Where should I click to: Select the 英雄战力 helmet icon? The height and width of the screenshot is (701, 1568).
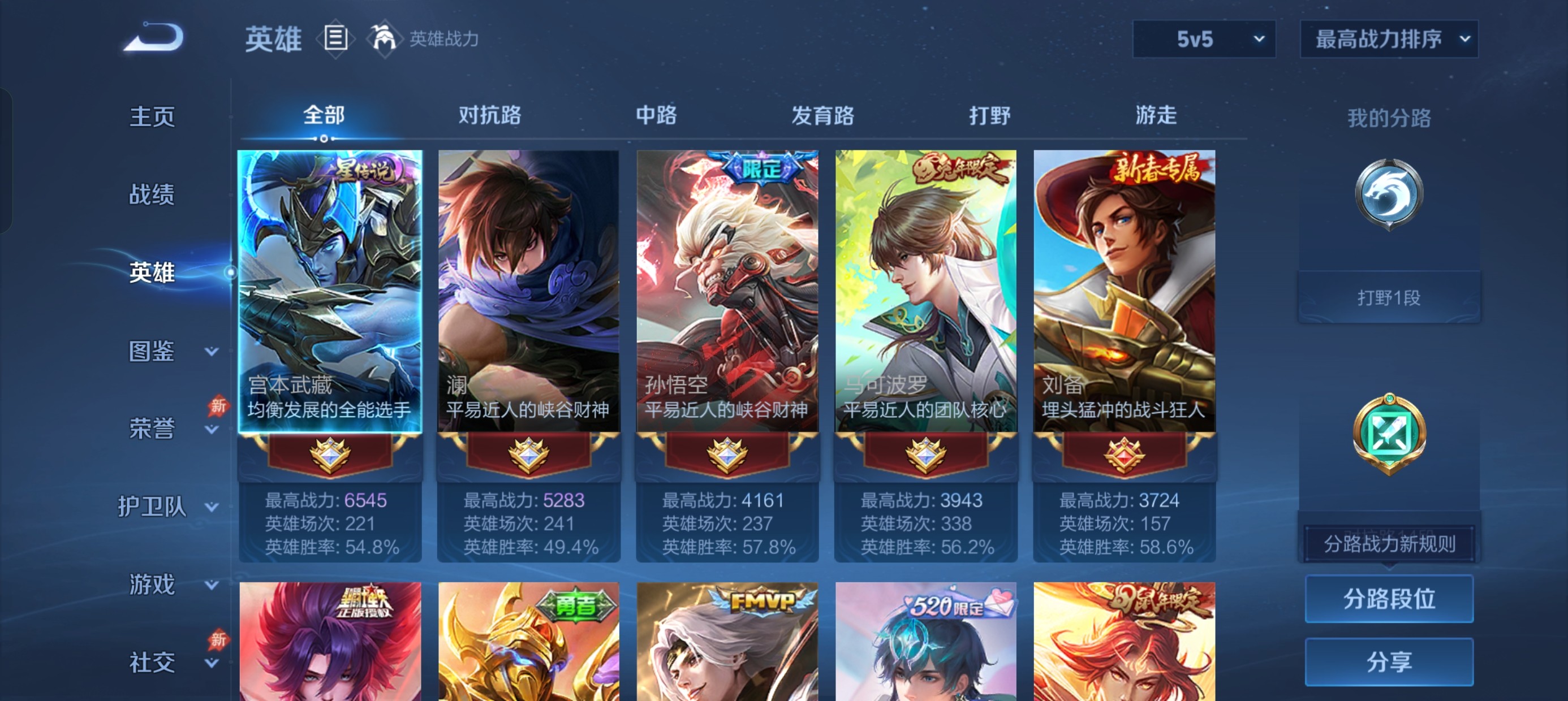[x=386, y=38]
